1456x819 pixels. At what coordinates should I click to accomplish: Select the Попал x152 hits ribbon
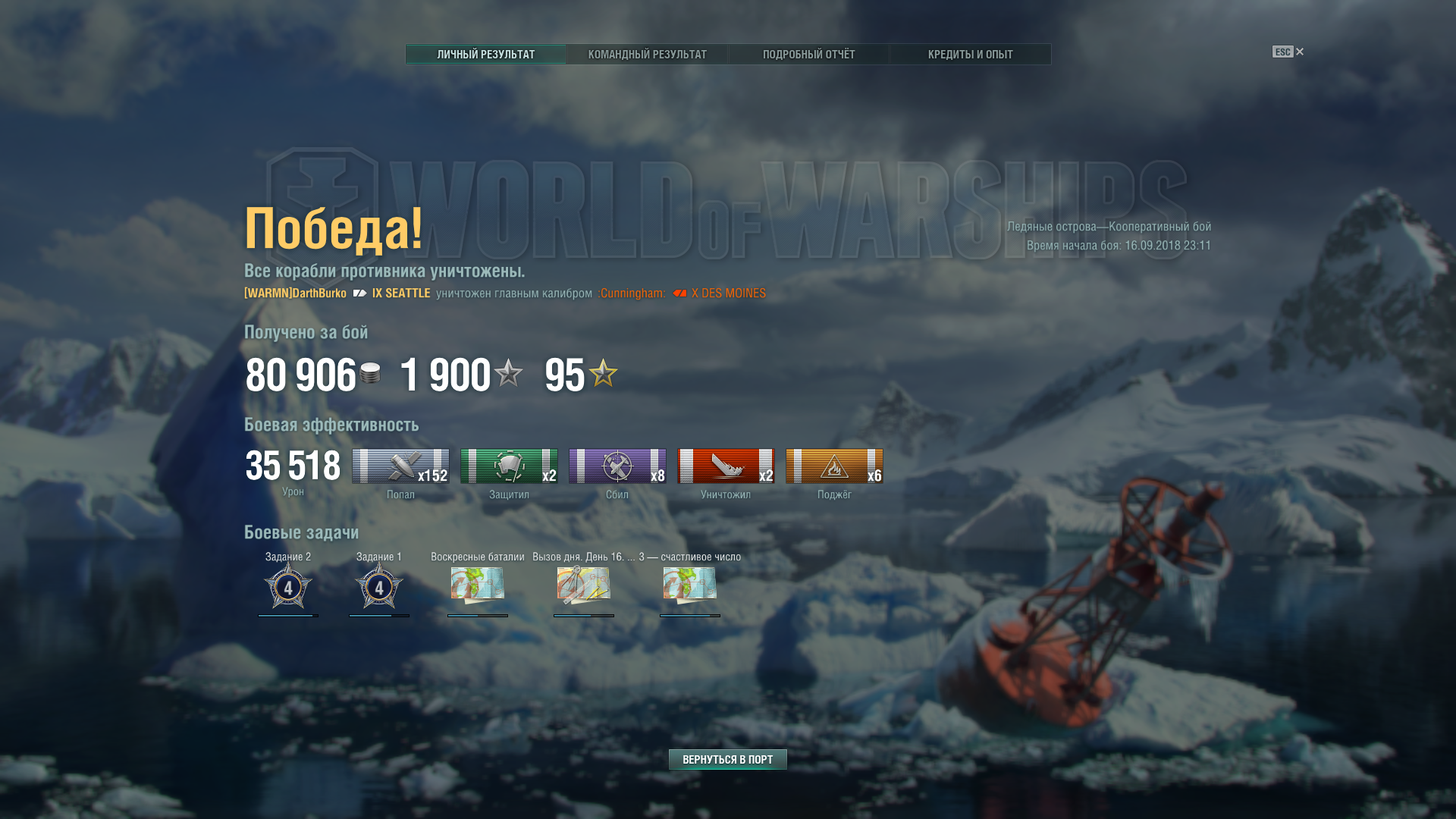[400, 466]
